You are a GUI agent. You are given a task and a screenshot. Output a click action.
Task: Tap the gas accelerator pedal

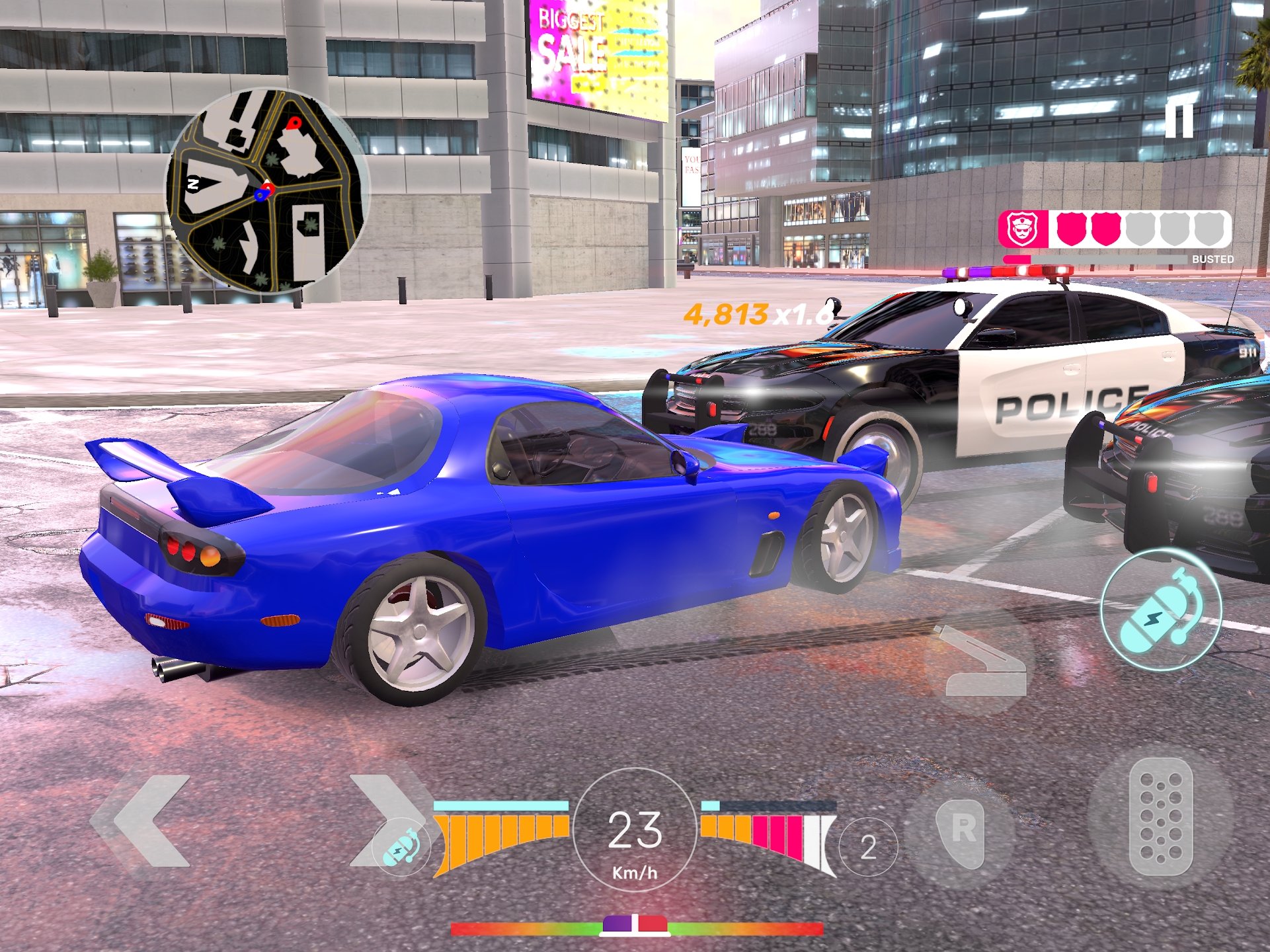pos(1161,817)
